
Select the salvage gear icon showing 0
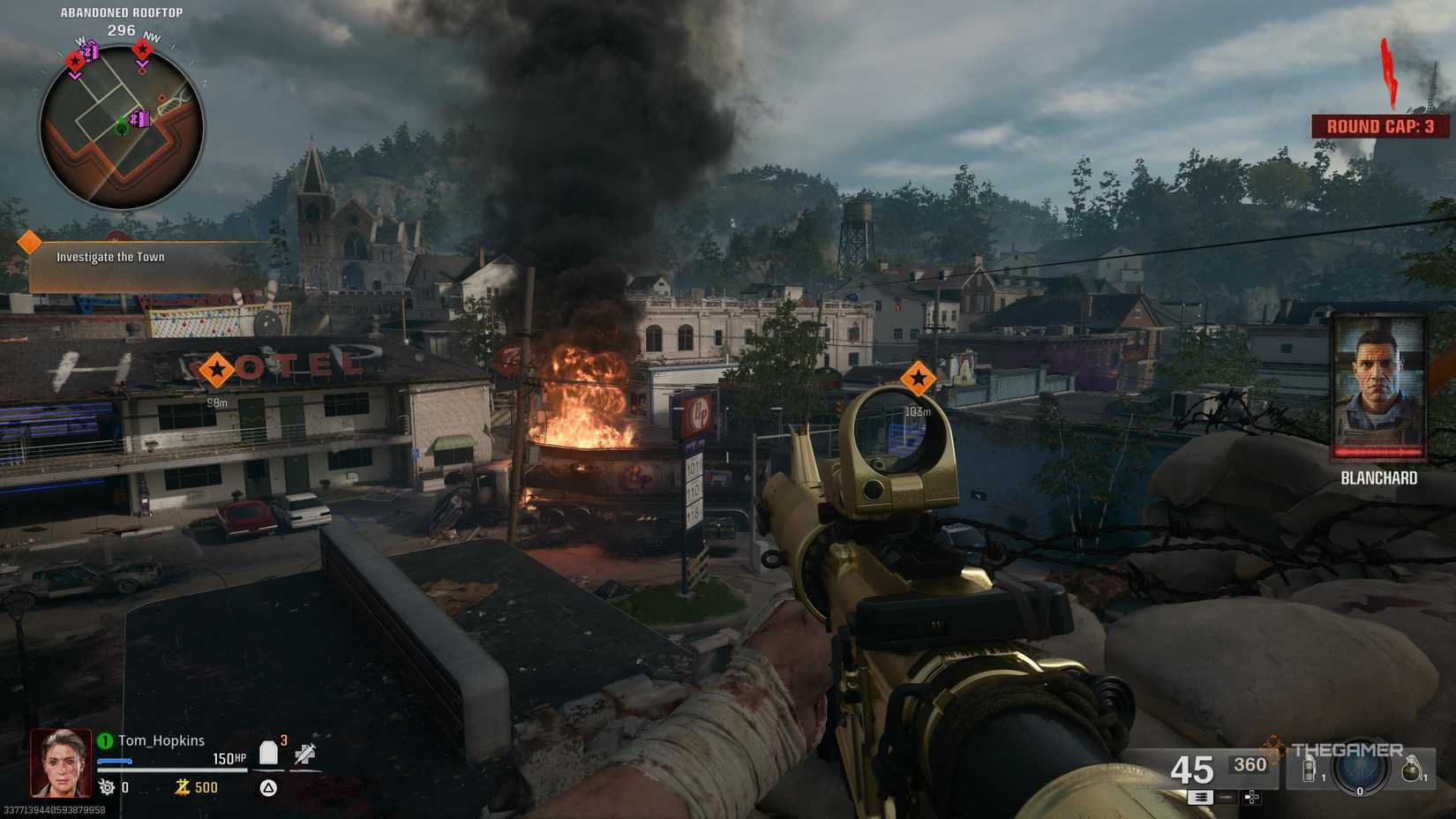point(107,785)
